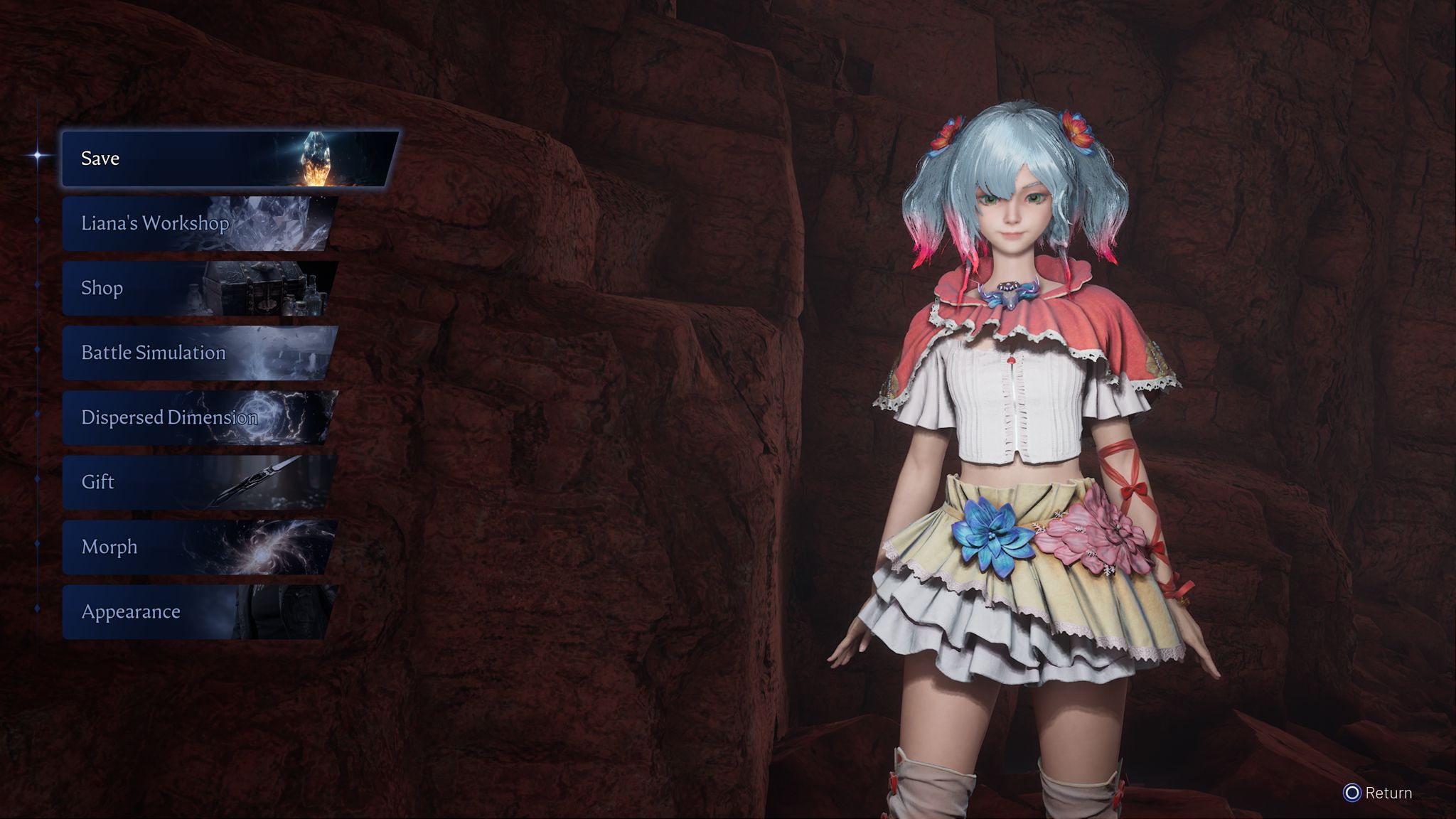Open the Morph menu
The image size is (1456, 819).
tap(198, 547)
